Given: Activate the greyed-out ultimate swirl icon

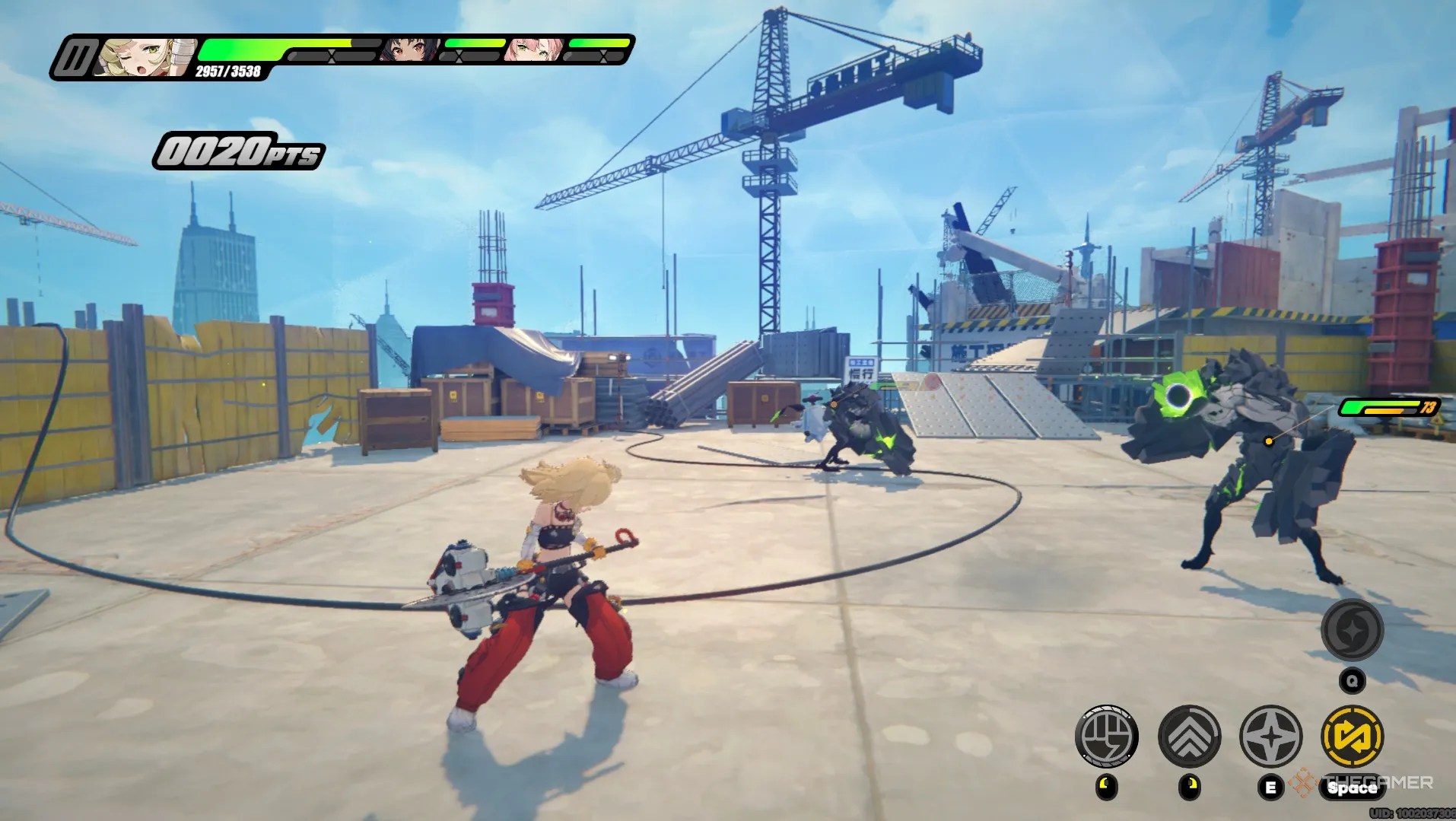Looking at the screenshot, I should point(1352,630).
